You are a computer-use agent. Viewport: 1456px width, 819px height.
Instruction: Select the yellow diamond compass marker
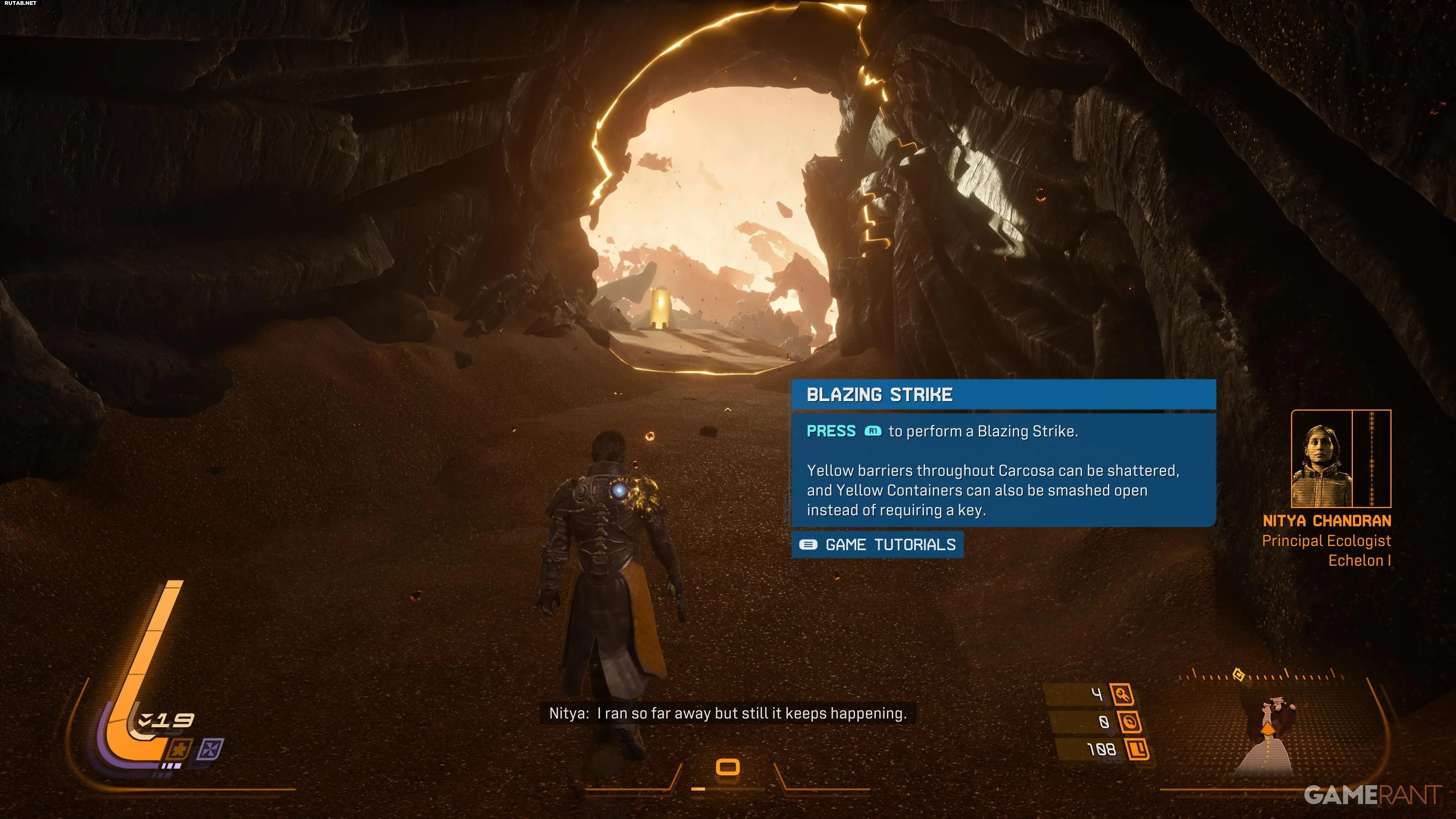pos(1238,675)
